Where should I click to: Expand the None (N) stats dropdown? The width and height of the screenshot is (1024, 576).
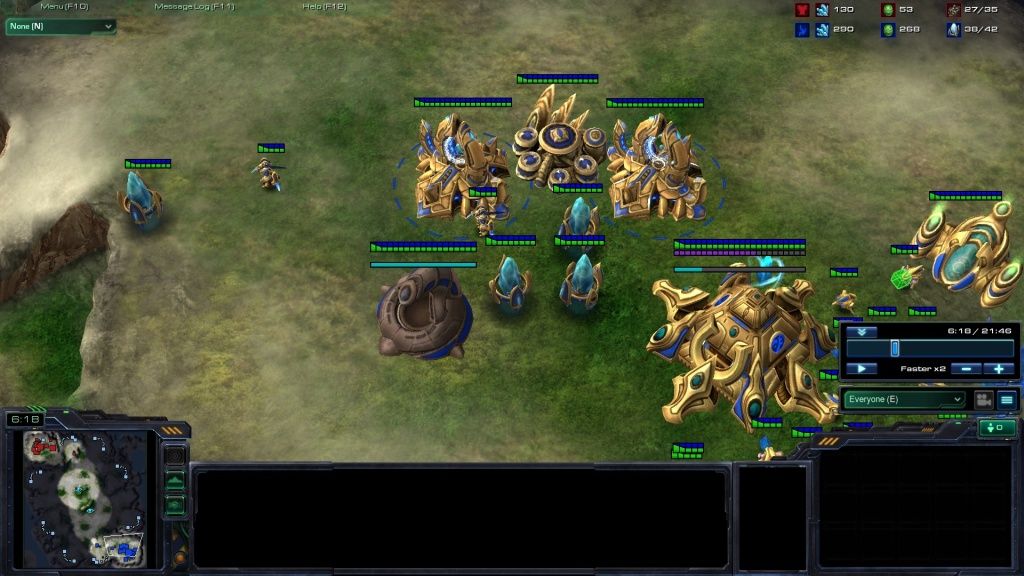pyautogui.click(x=60, y=27)
